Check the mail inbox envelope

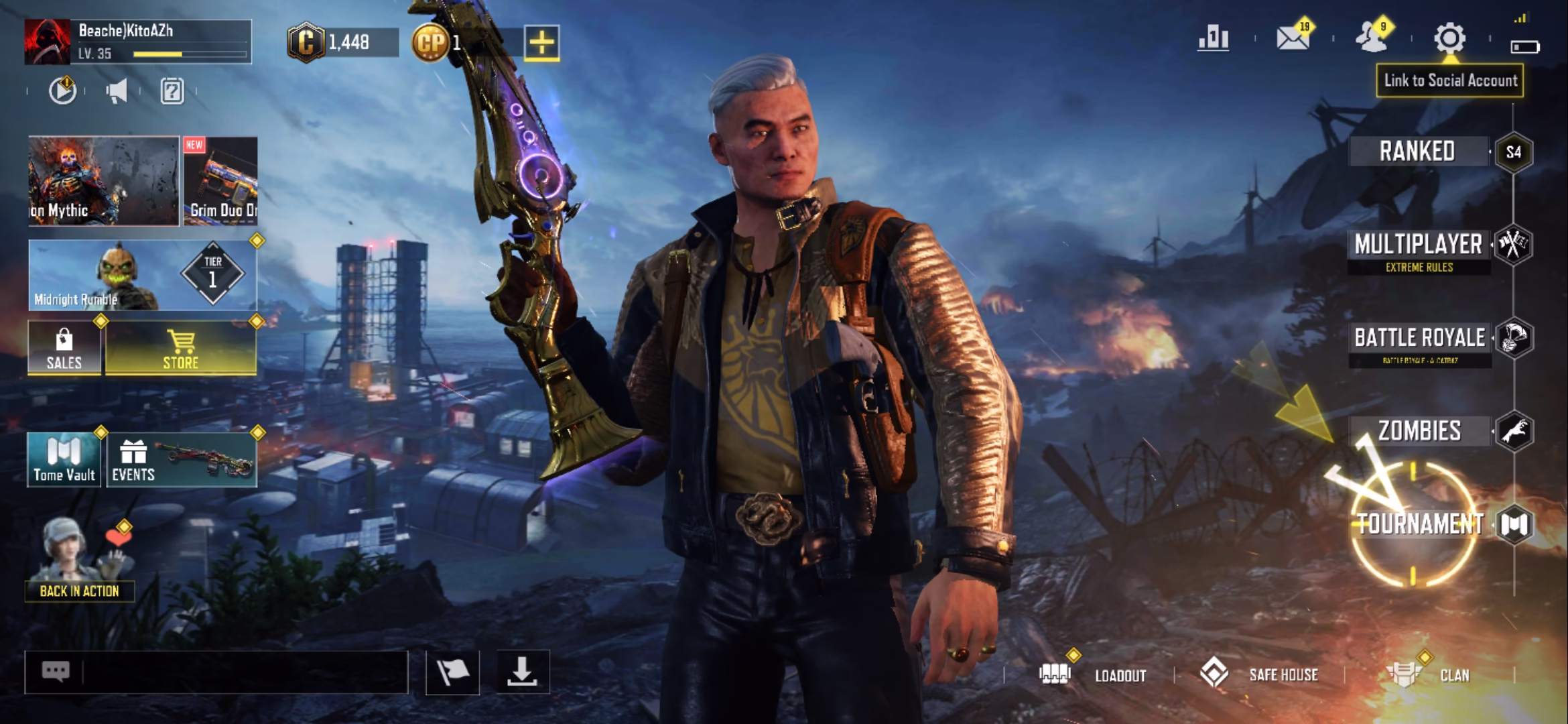tap(1293, 39)
